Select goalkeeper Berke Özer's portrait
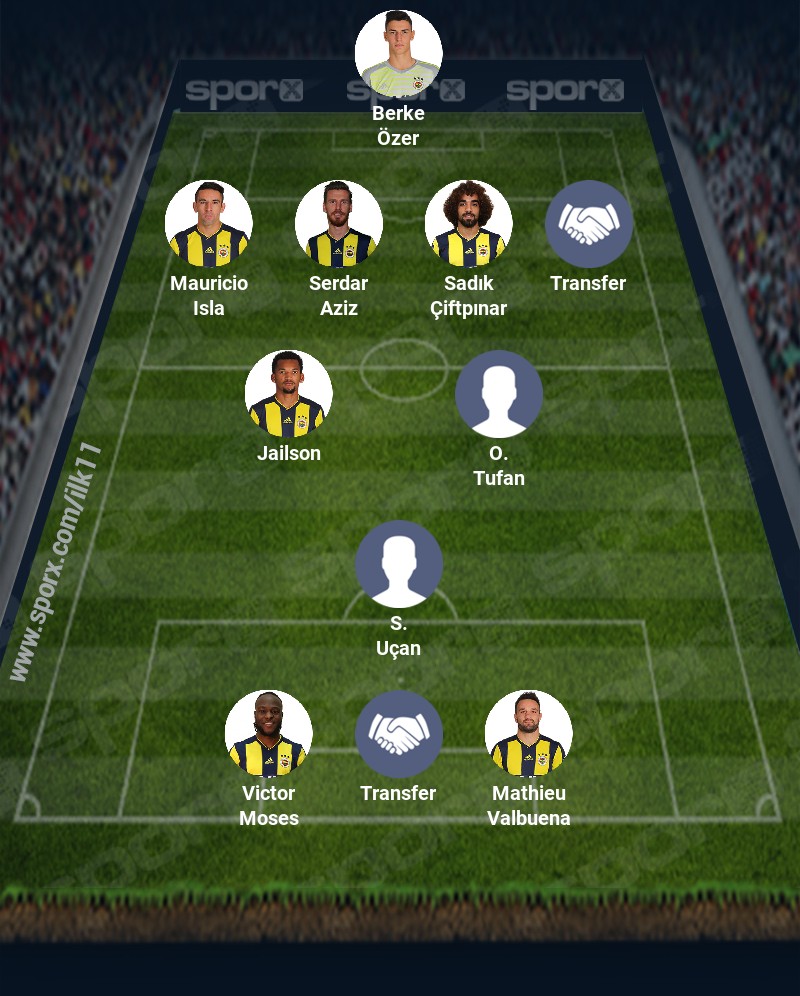Viewport: 800px width, 996px height. click(x=398, y=54)
